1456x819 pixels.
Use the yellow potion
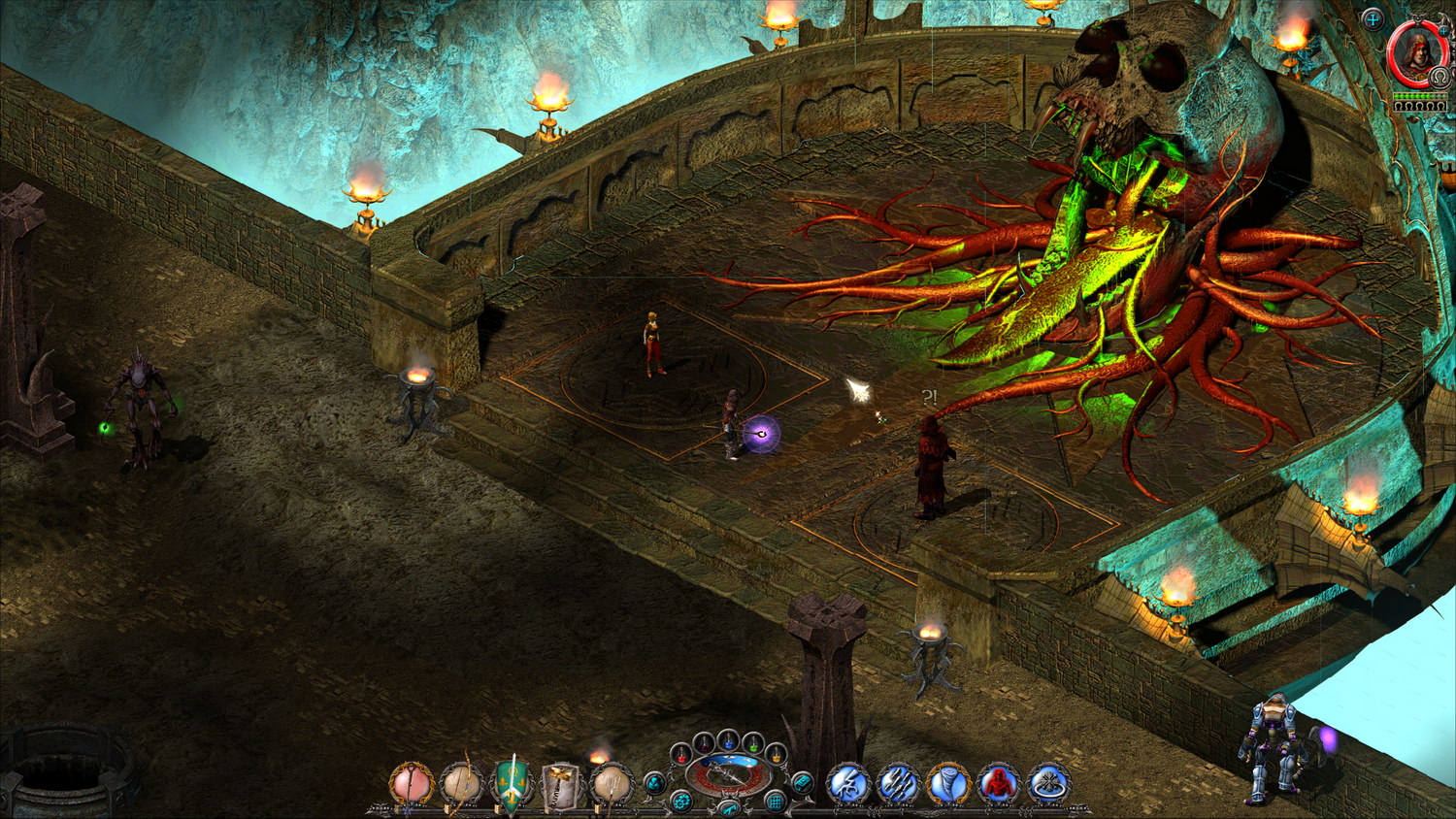775,754
